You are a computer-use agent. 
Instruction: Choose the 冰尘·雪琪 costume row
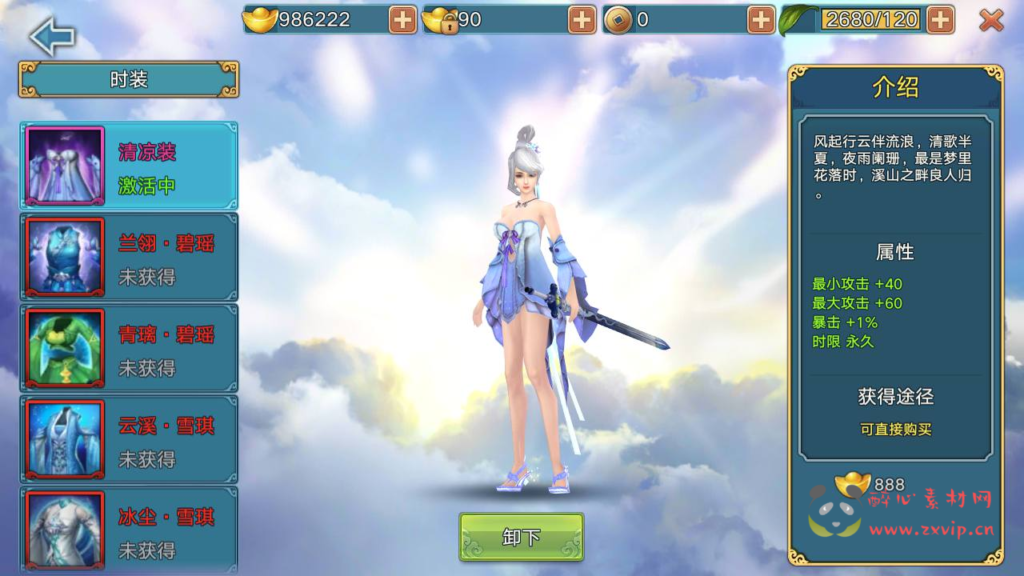pos(129,530)
